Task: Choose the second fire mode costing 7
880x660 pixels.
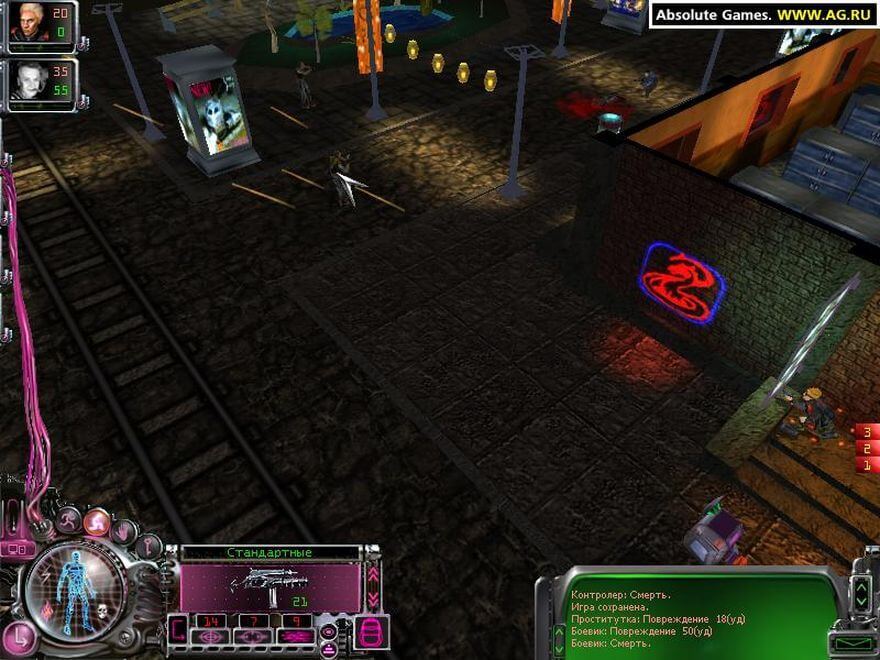Action: point(253,622)
